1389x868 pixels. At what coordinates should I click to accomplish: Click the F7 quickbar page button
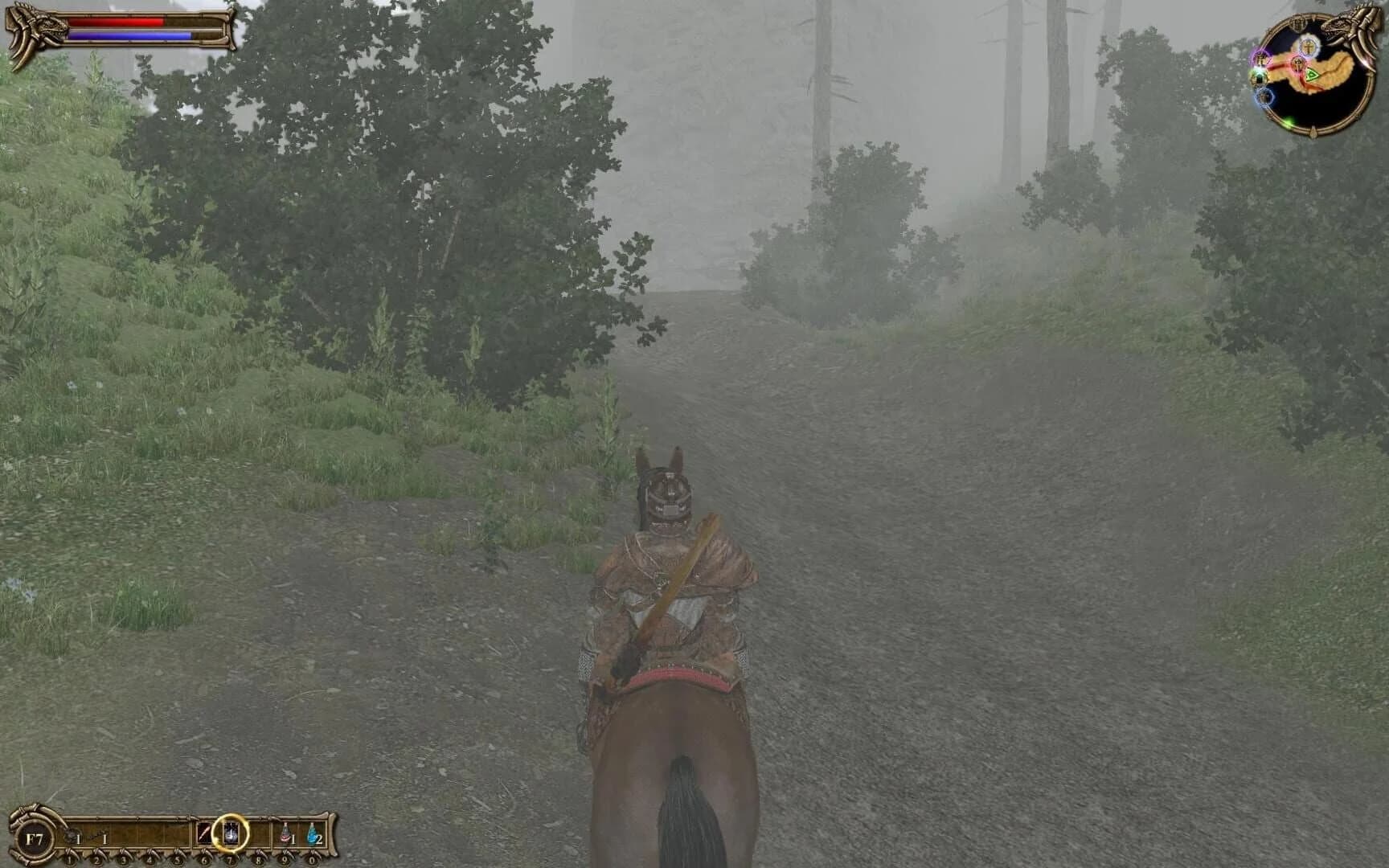click(x=34, y=838)
